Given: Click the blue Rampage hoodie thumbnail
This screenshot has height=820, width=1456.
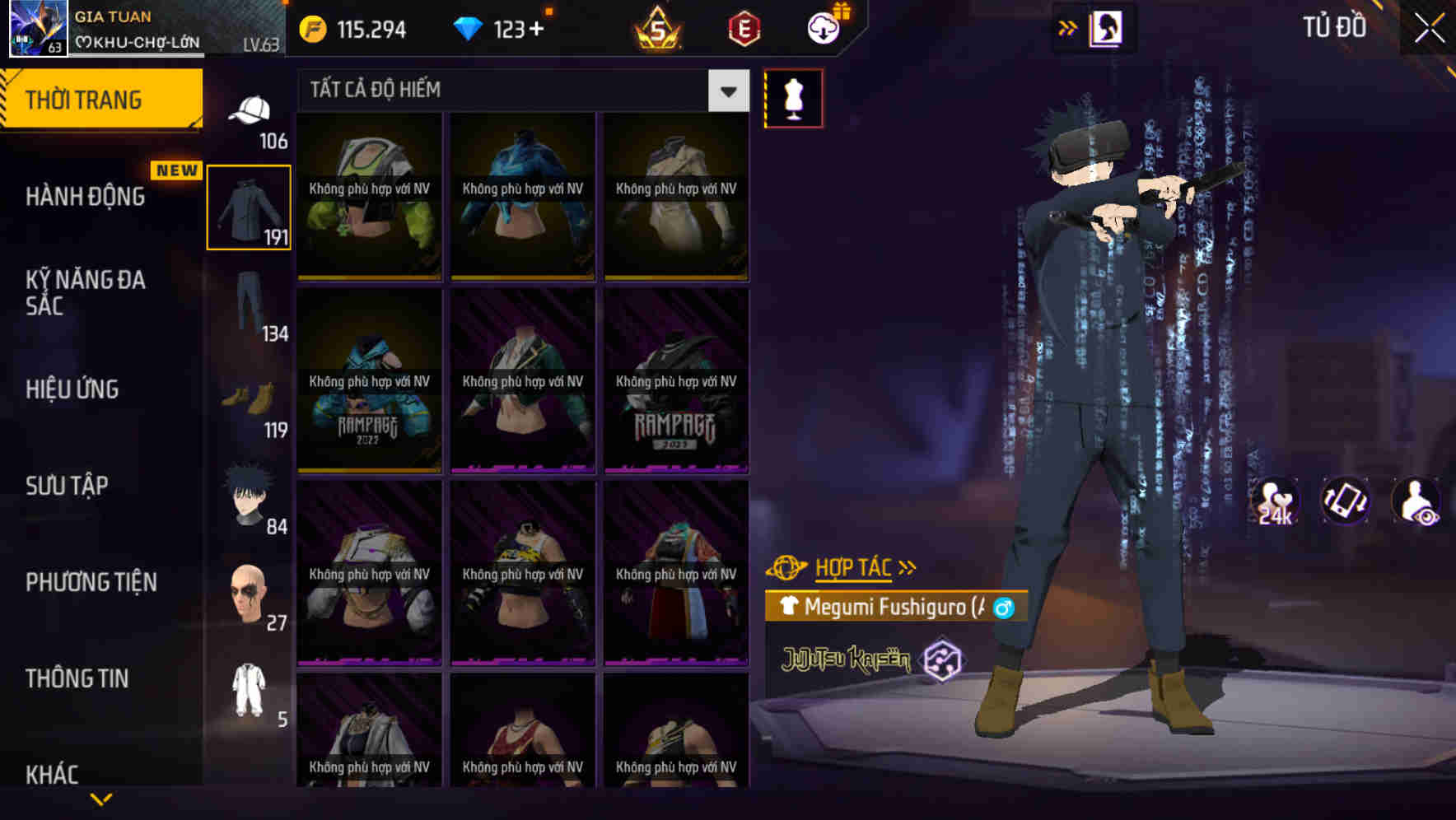Looking at the screenshot, I should click(369, 383).
